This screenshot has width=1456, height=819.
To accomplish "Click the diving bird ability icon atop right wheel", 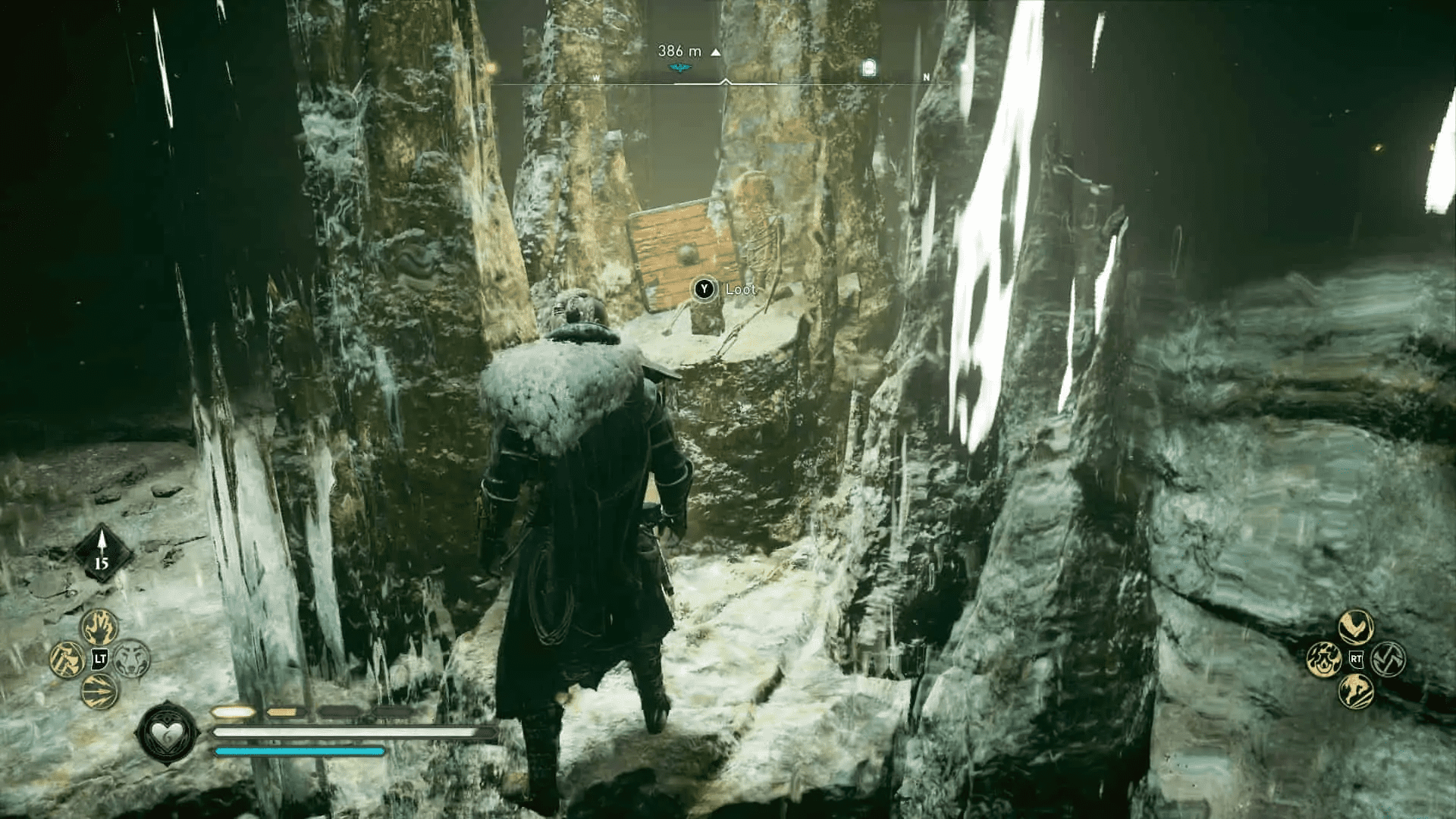I will click(1356, 628).
